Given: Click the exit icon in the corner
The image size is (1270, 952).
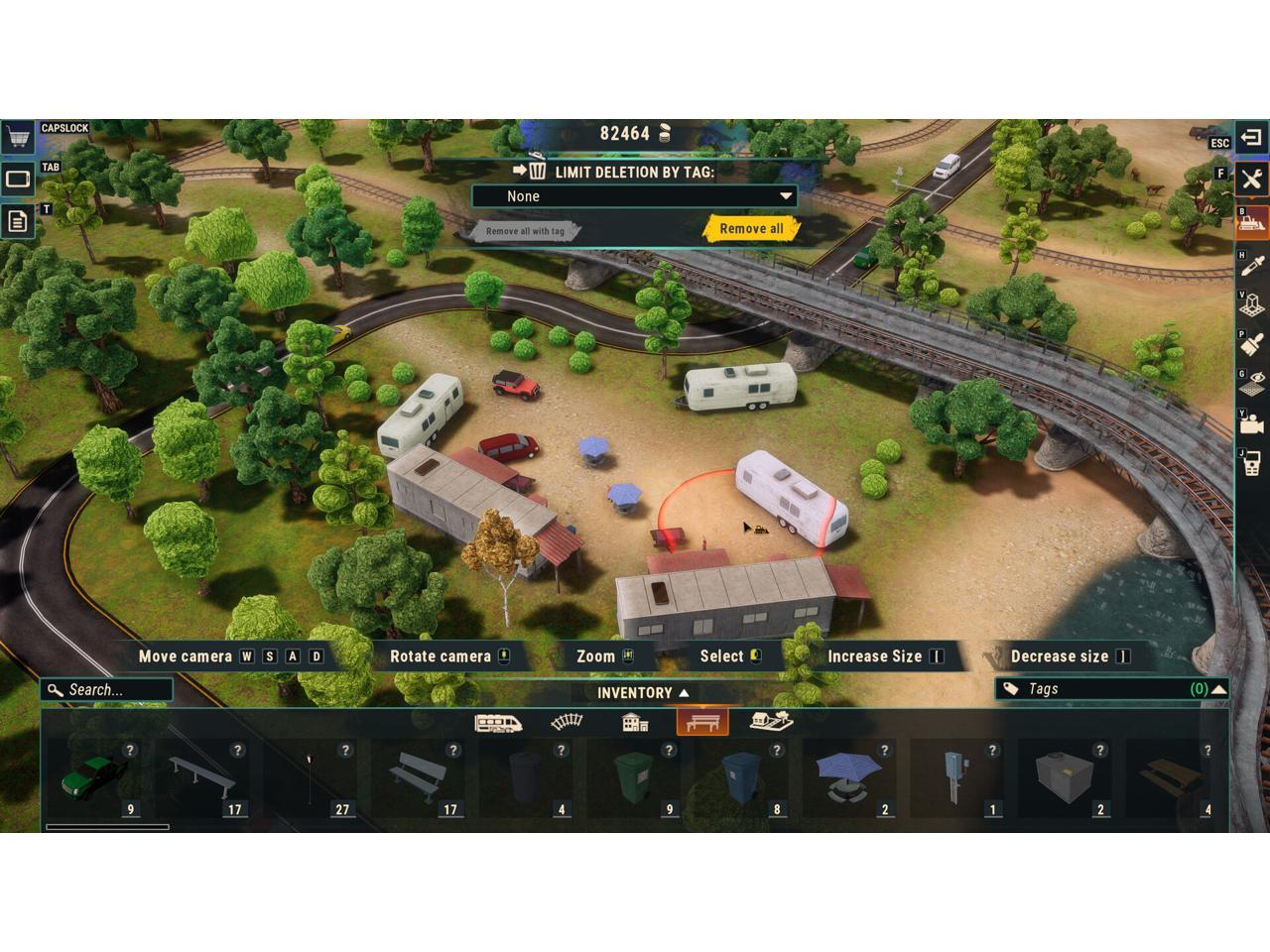Looking at the screenshot, I should (x=1251, y=137).
